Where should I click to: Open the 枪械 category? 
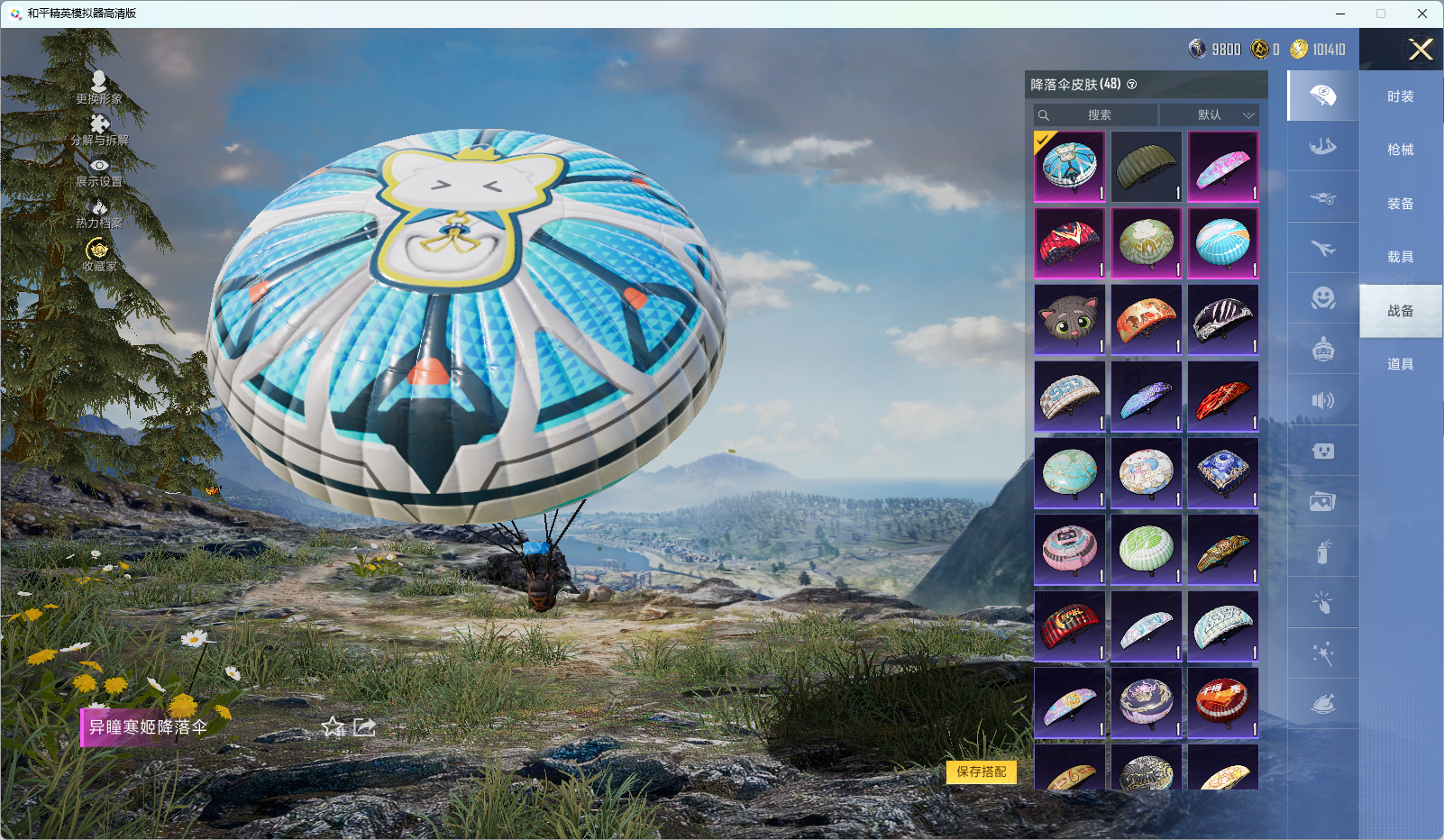point(1400,150)
